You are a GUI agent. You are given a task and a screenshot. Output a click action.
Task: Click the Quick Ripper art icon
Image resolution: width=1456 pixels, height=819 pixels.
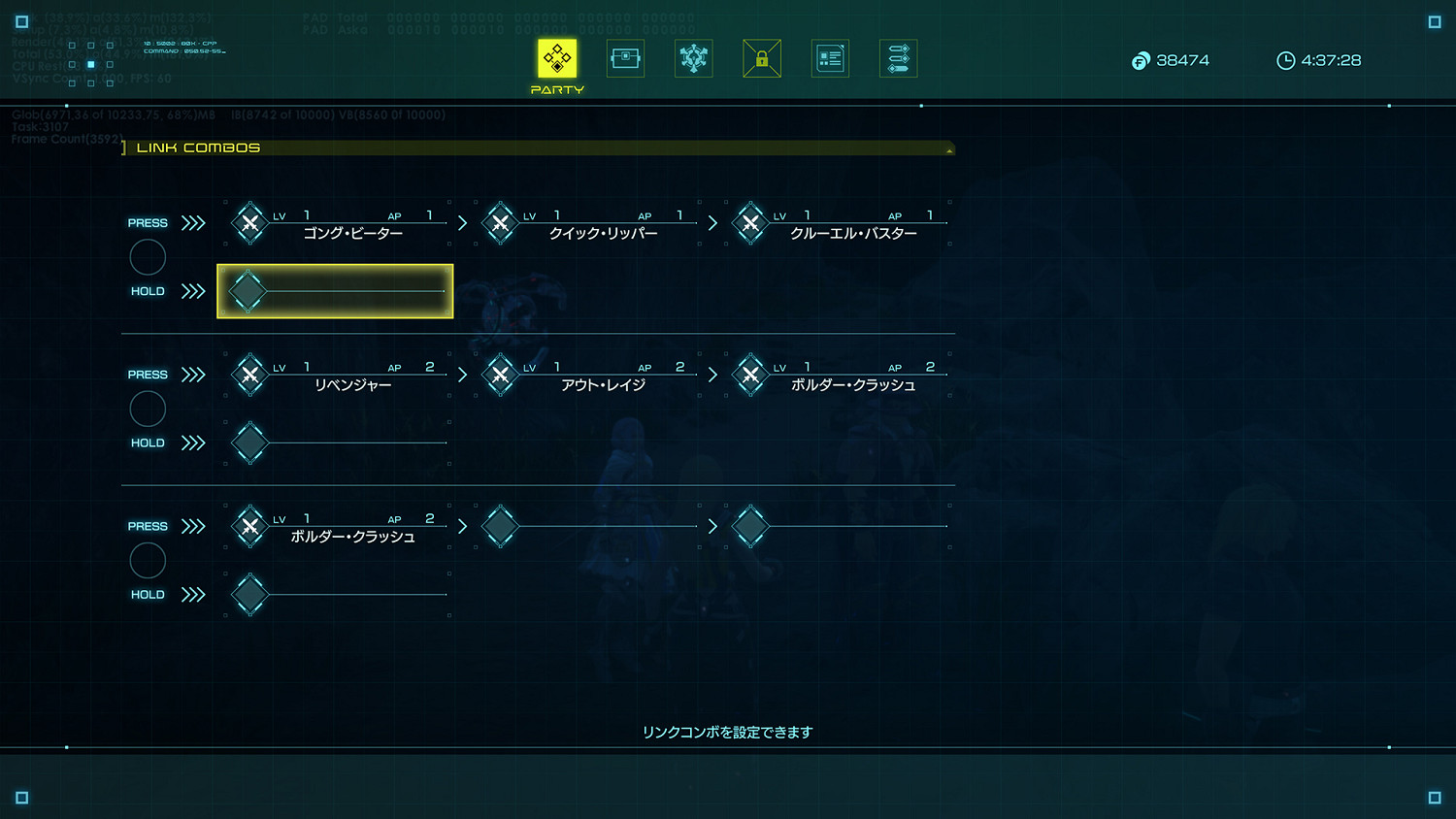click(500, 223)
